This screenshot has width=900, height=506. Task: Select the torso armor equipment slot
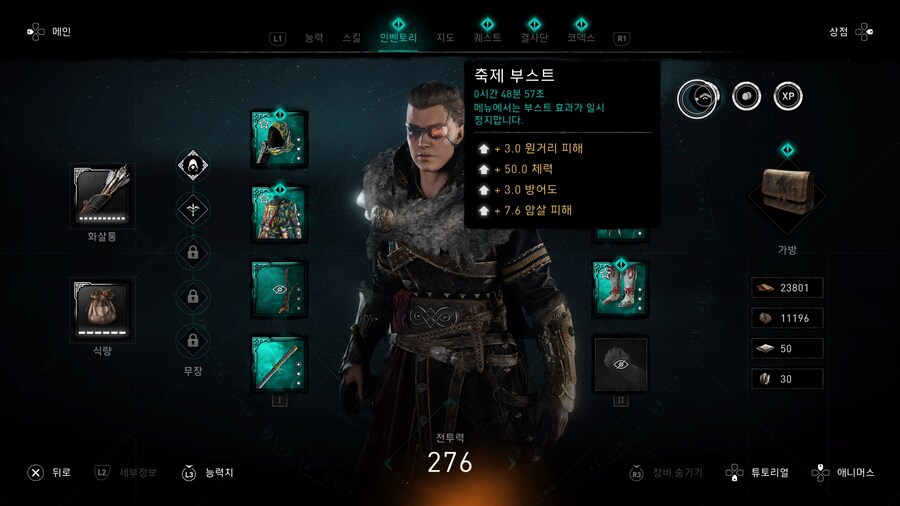pos(279,213)
